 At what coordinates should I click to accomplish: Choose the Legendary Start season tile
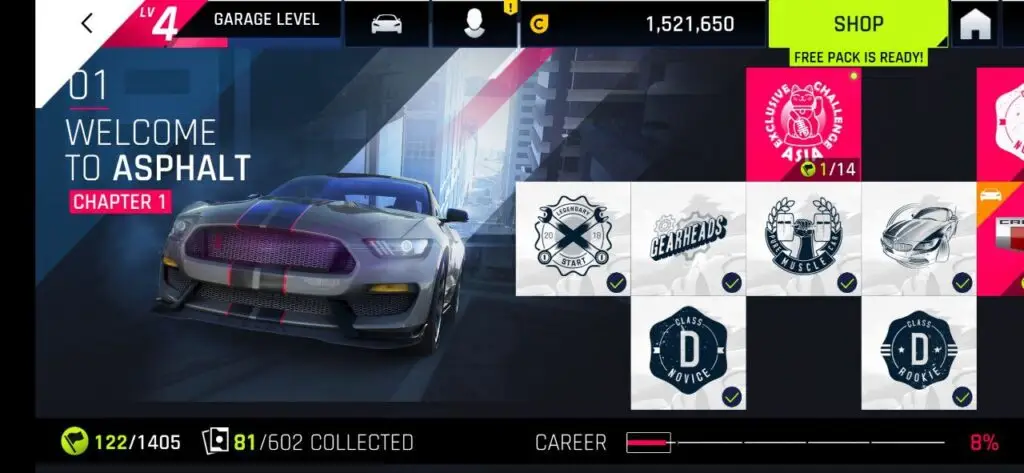(x=573, y=238)
